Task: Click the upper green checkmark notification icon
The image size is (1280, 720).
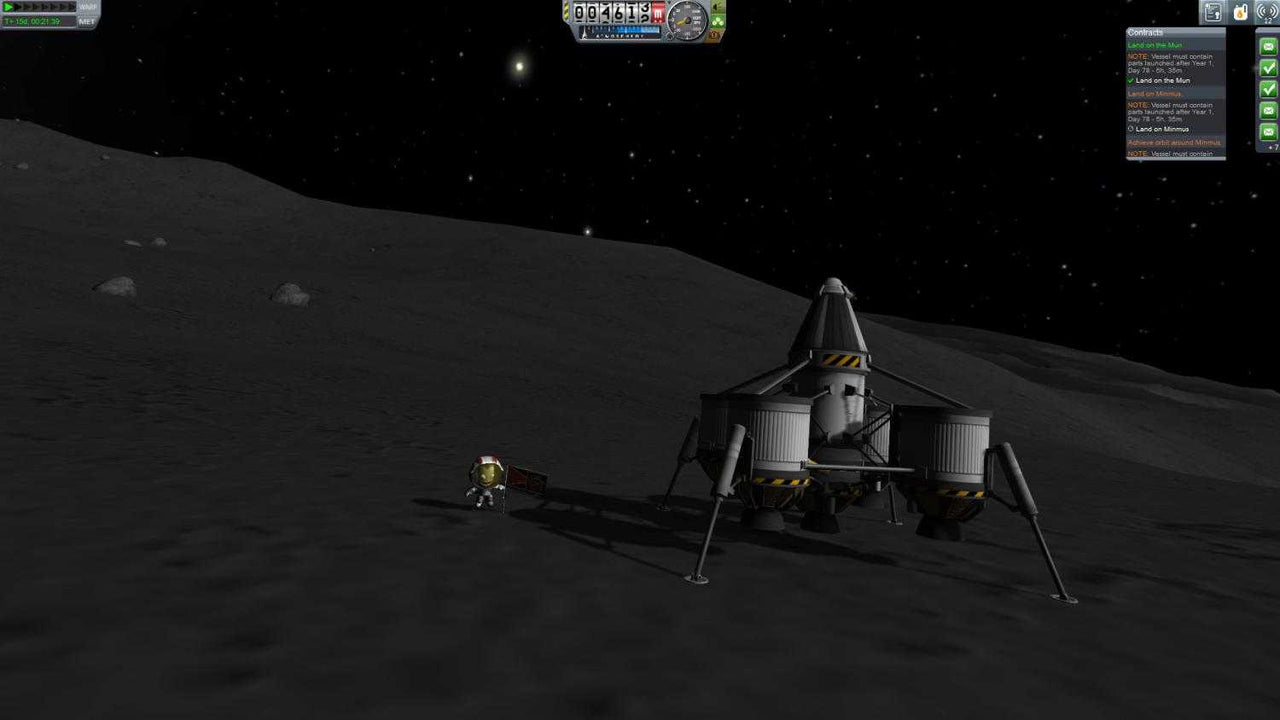Action: (x=1268, y=69)
